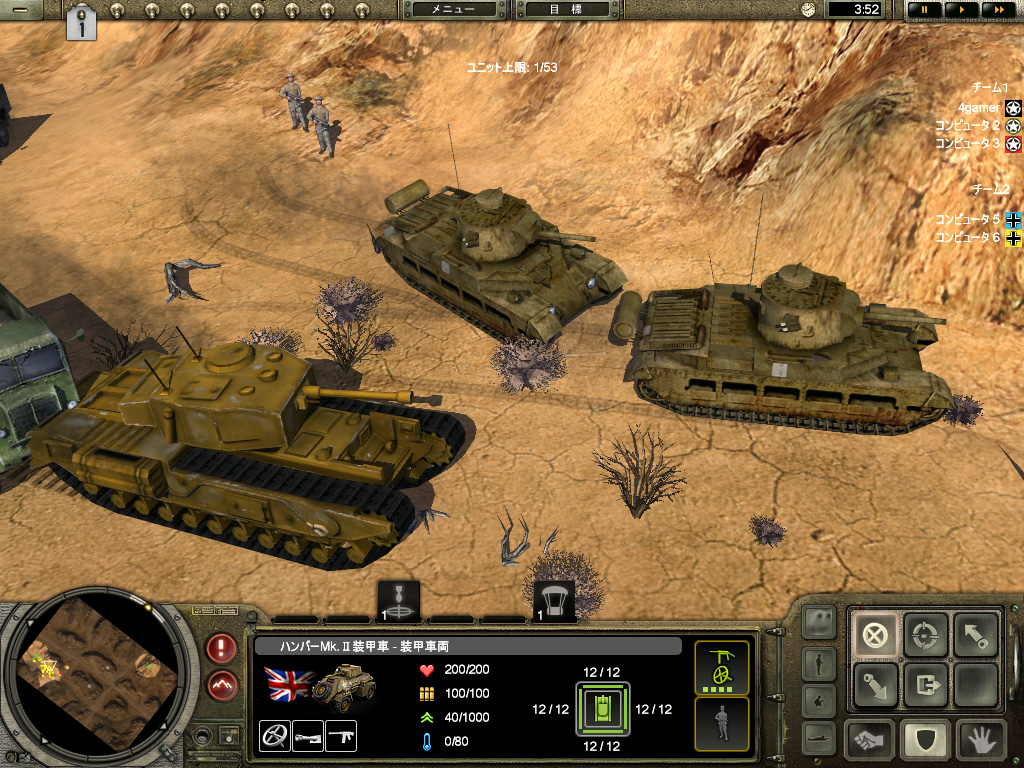Choose the machine gun weapon icon
Image resolution: width=1024 pixels, height=768 pixels.
click(x=341, y=736)
